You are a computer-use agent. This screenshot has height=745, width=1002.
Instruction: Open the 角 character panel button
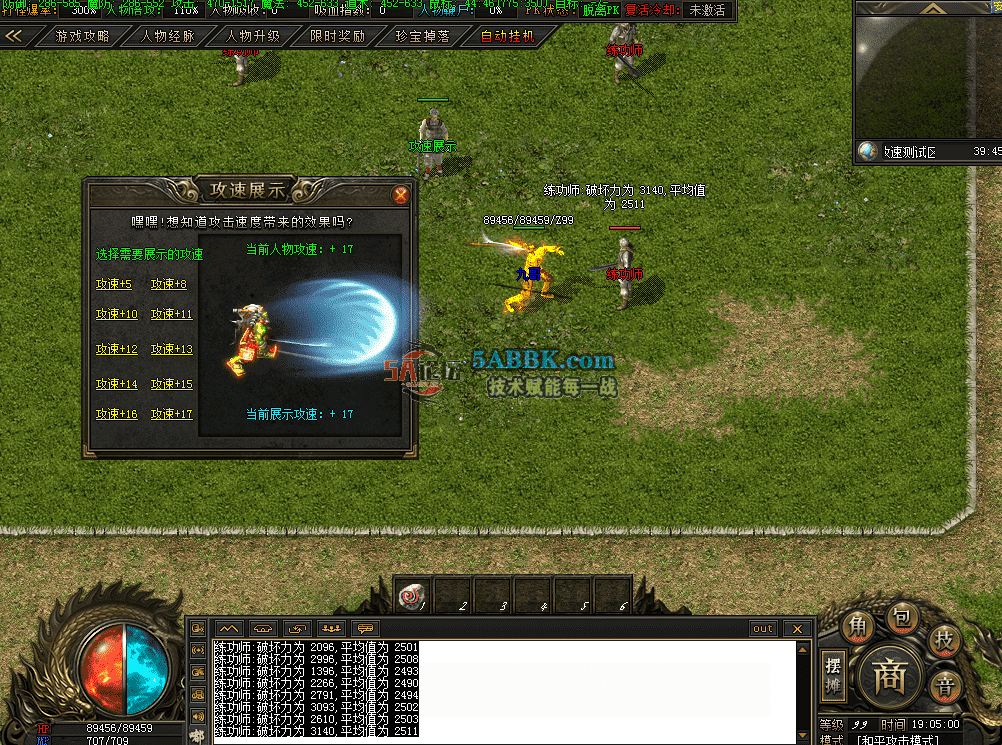(858, 627)
